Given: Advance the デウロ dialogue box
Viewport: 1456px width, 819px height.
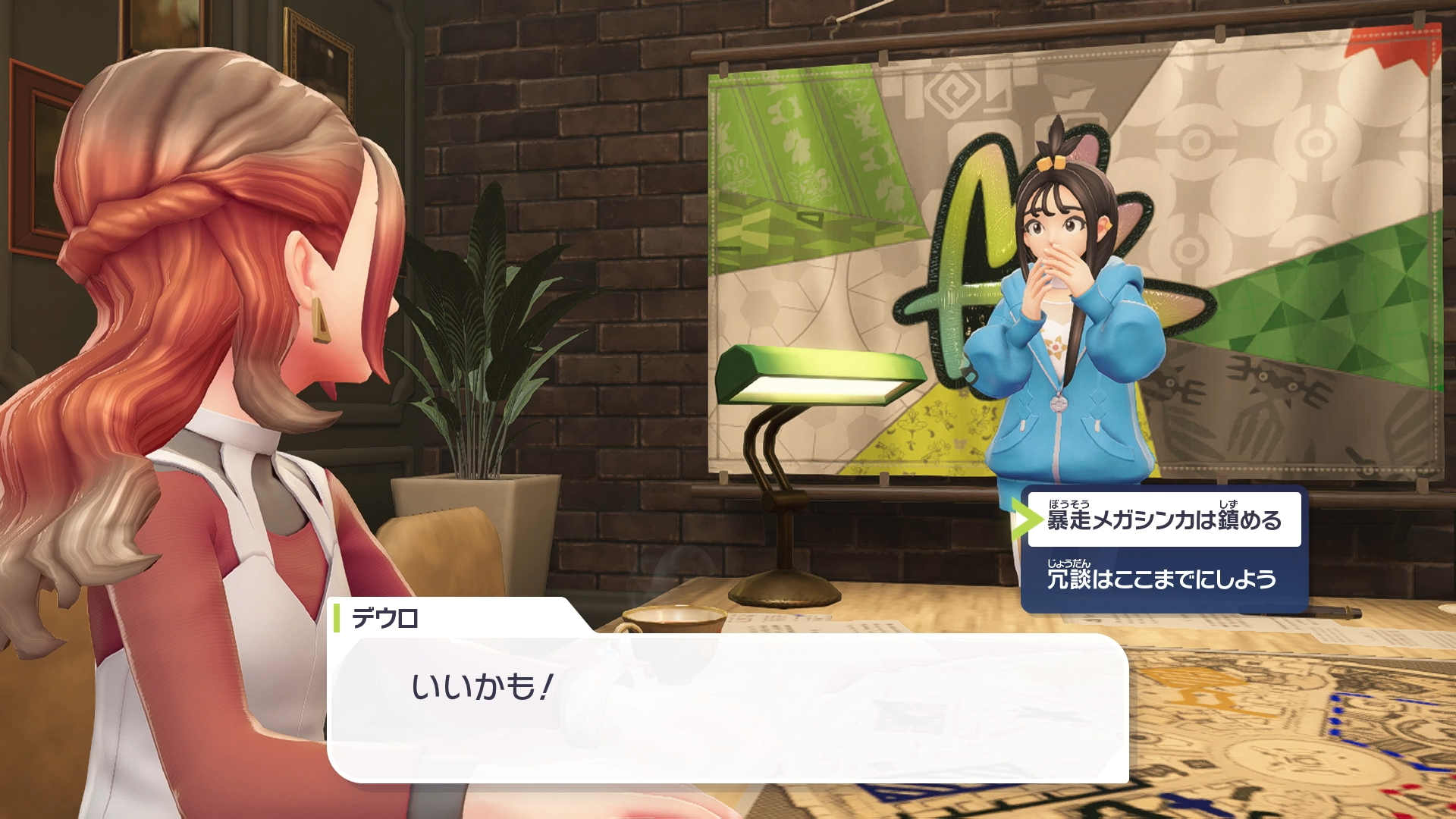Looking at the screenshot, I should [x=726, y=707].
